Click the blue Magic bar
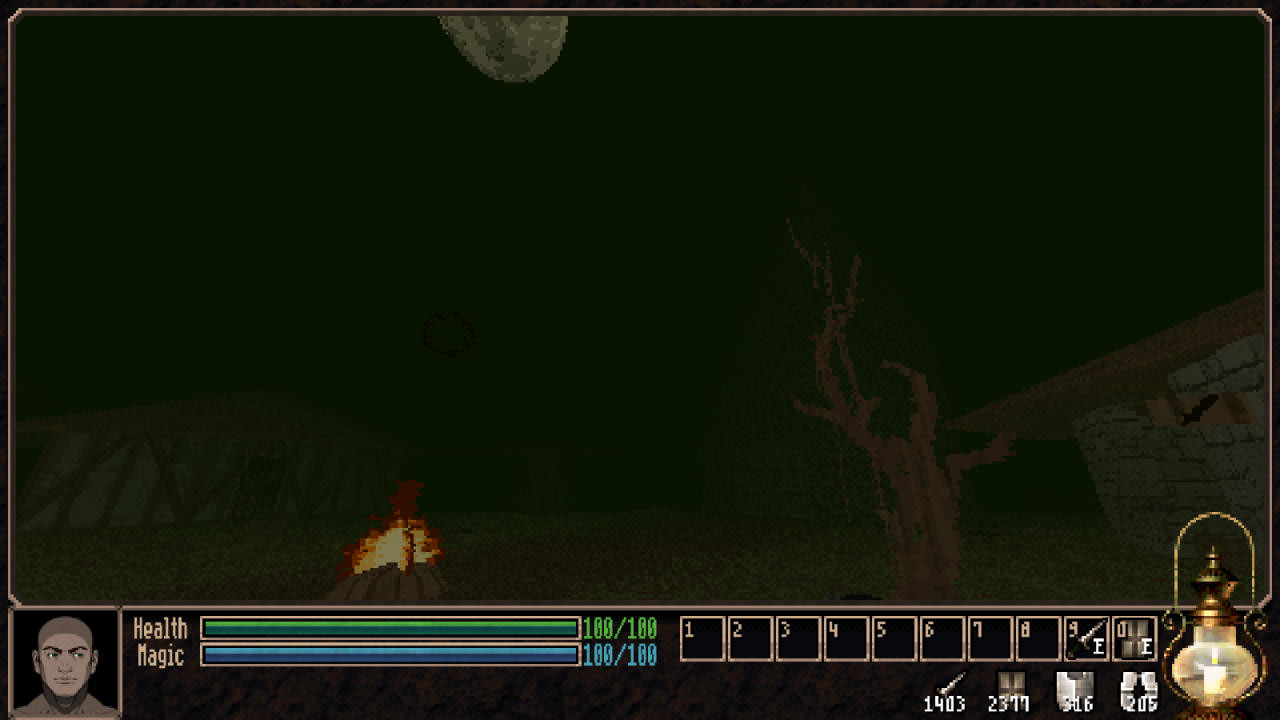 tap(390, 653)
